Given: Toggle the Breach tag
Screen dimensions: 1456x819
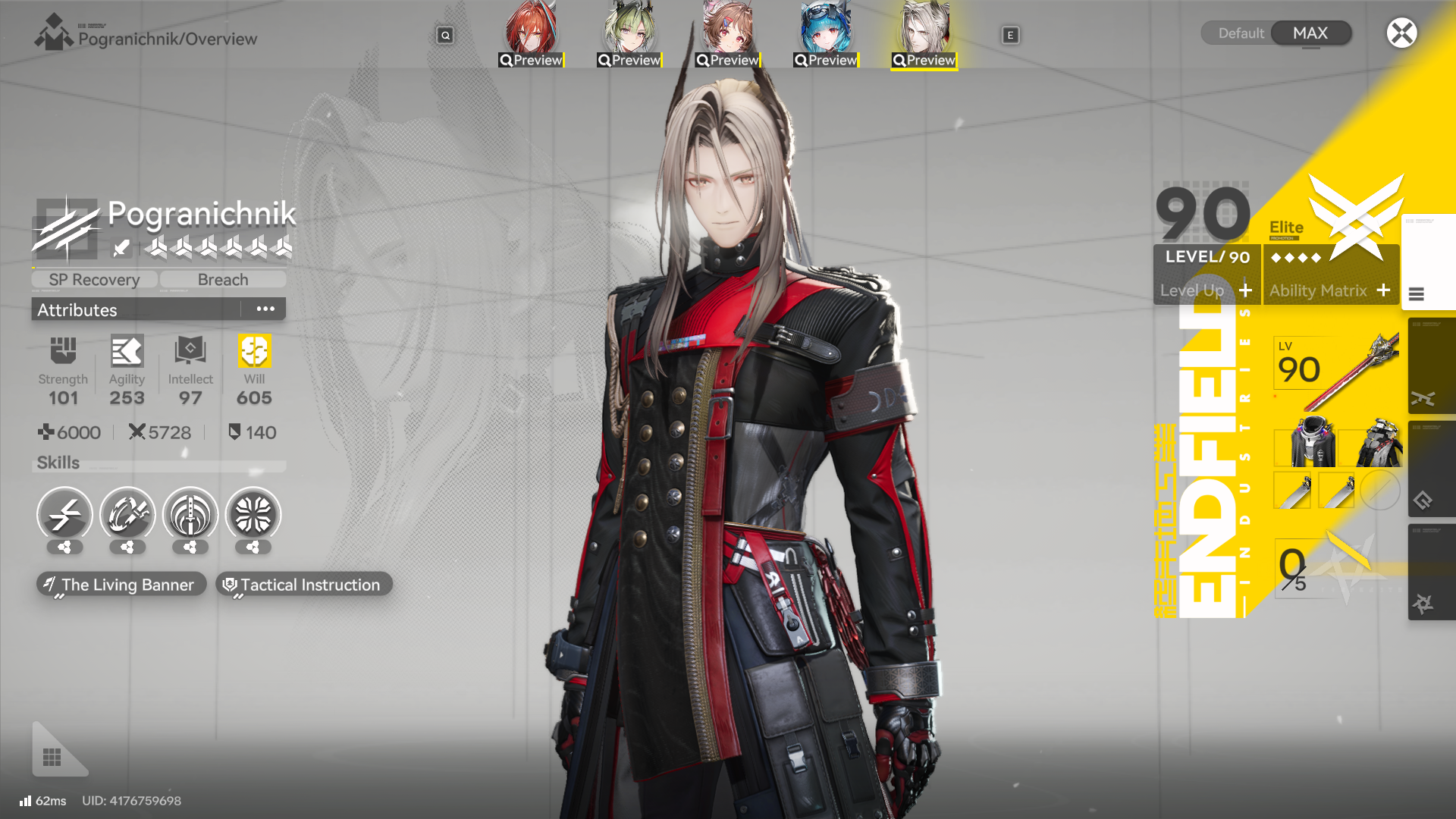Looking at the screenshot, I should pyautogui.click(x=222, y=279).
